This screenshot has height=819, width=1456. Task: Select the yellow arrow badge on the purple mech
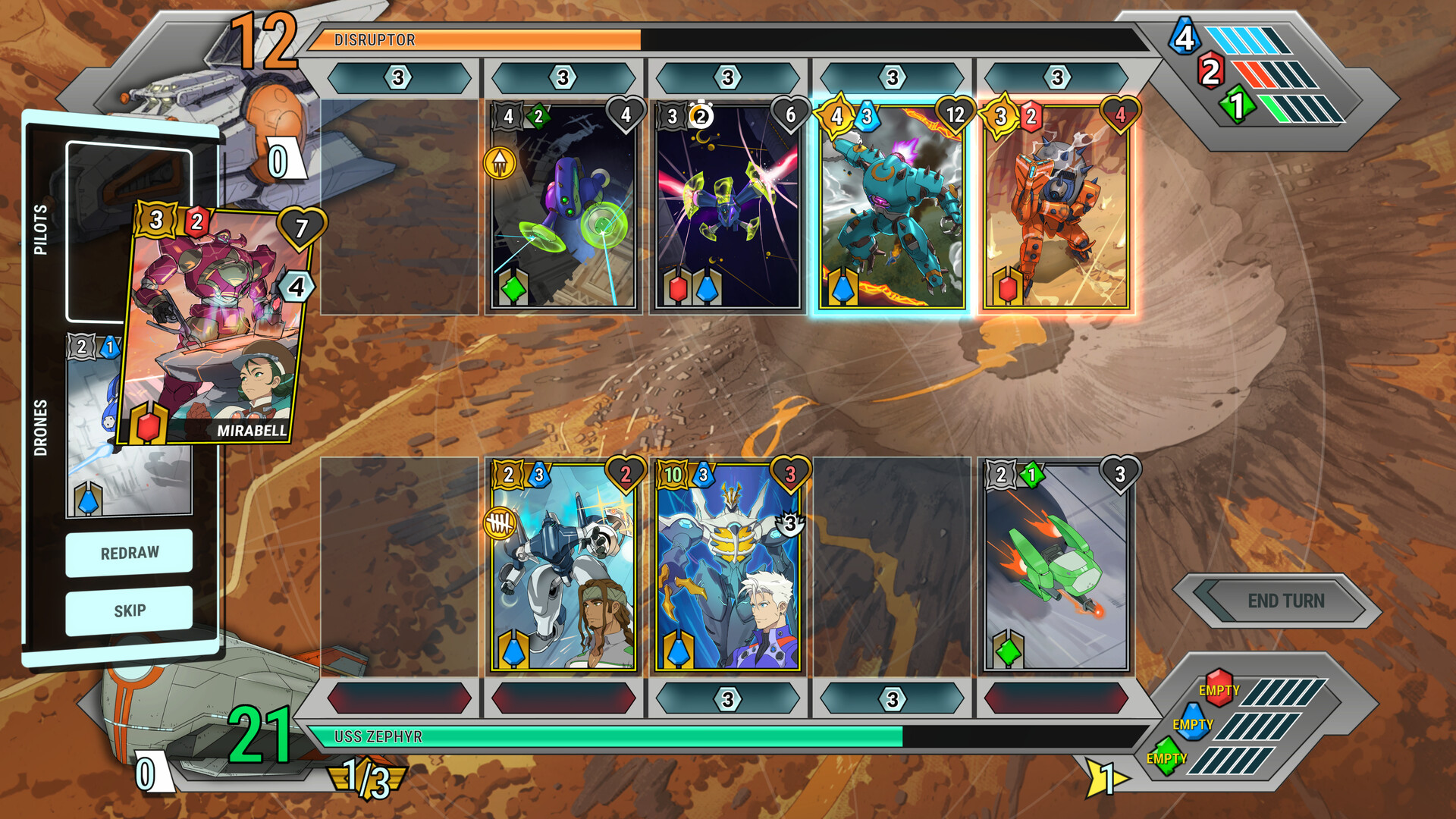500,162
